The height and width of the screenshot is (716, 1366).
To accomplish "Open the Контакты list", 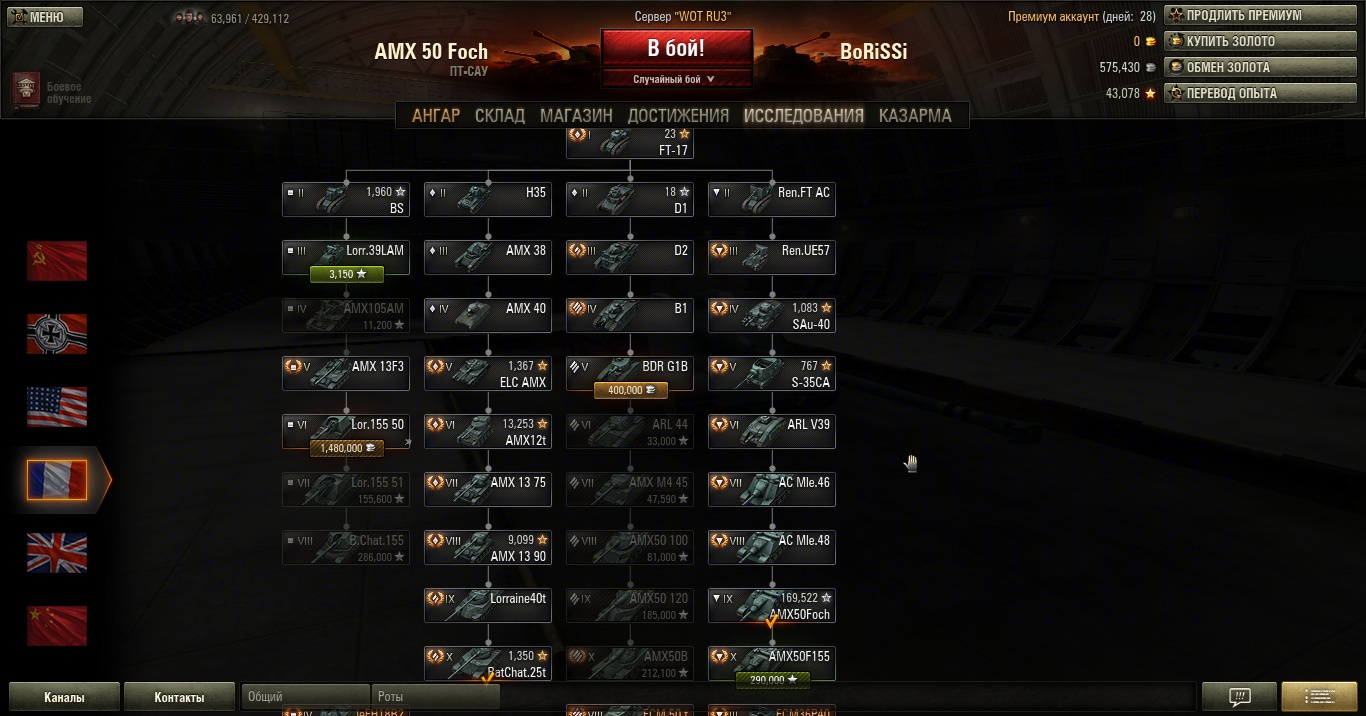I will [x=179, y=697].
